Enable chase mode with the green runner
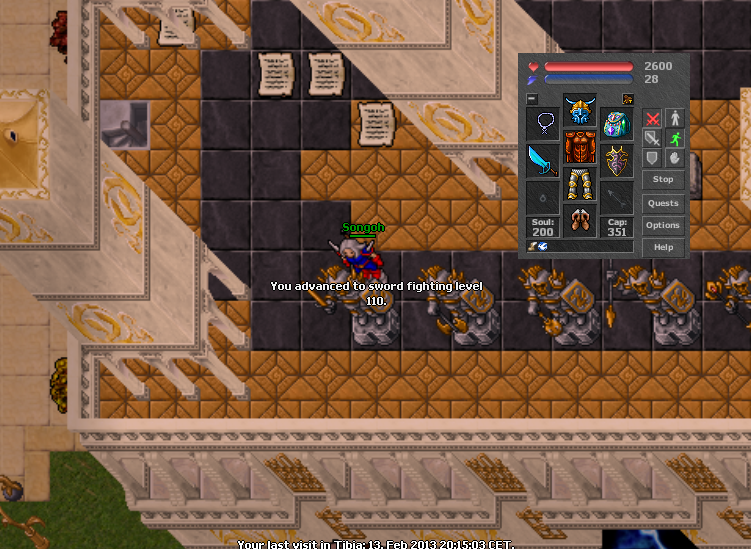The width and height of the screenshot is (751, 549). tap(675, 138)
